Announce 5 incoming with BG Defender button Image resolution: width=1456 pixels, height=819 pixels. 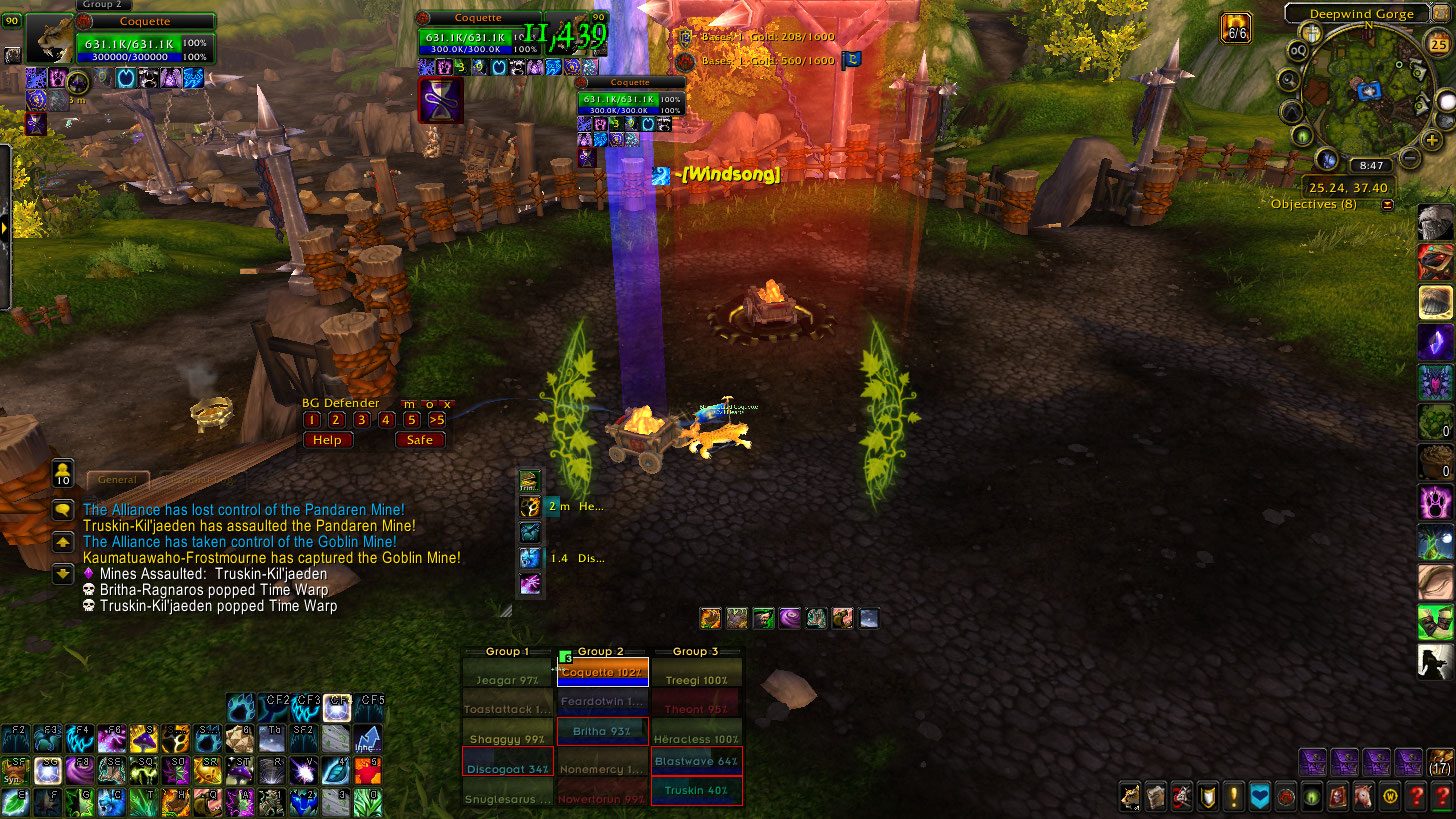[x=411, y=420]
